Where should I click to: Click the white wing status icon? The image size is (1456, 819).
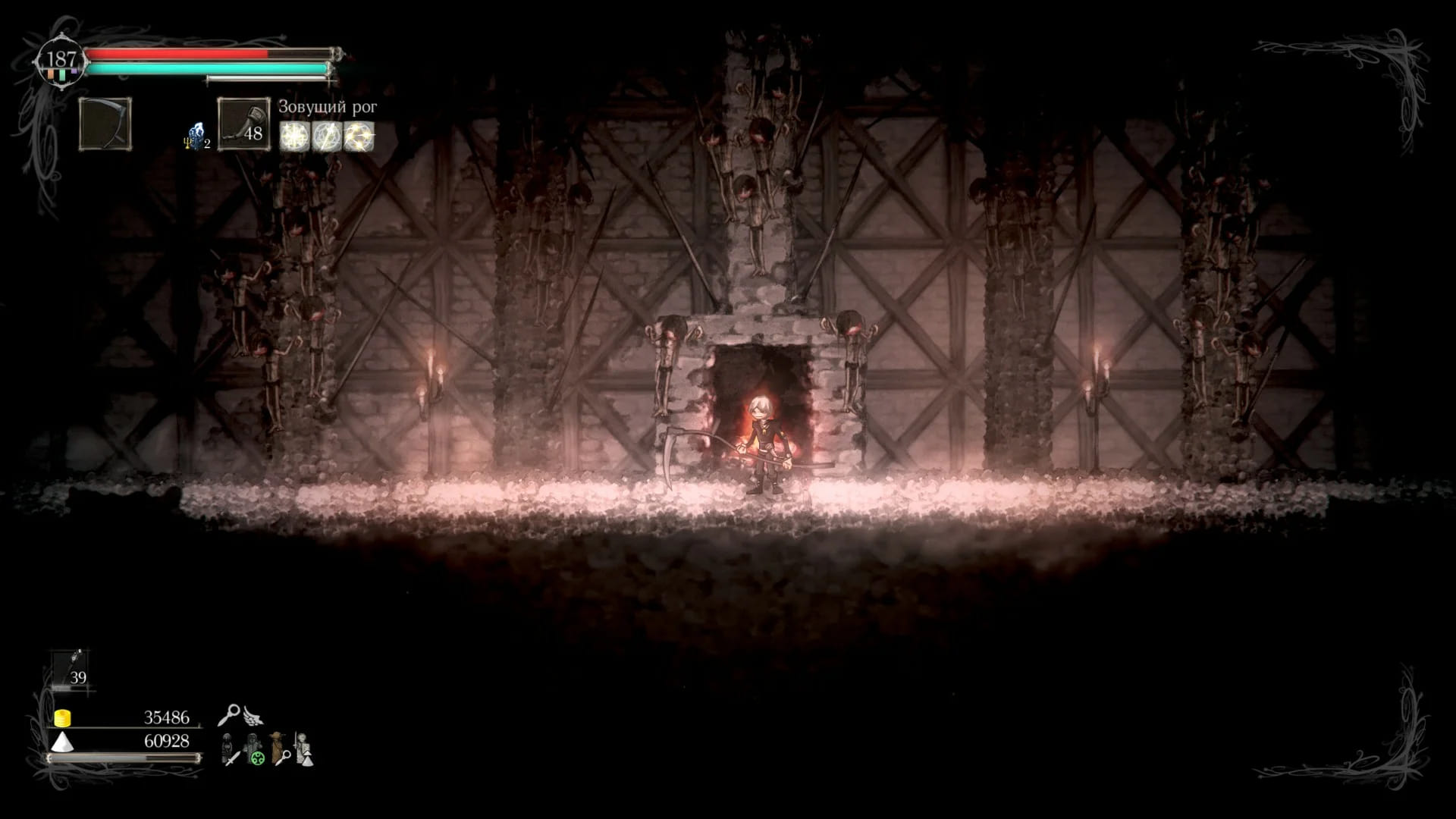(x=253, y=716)
